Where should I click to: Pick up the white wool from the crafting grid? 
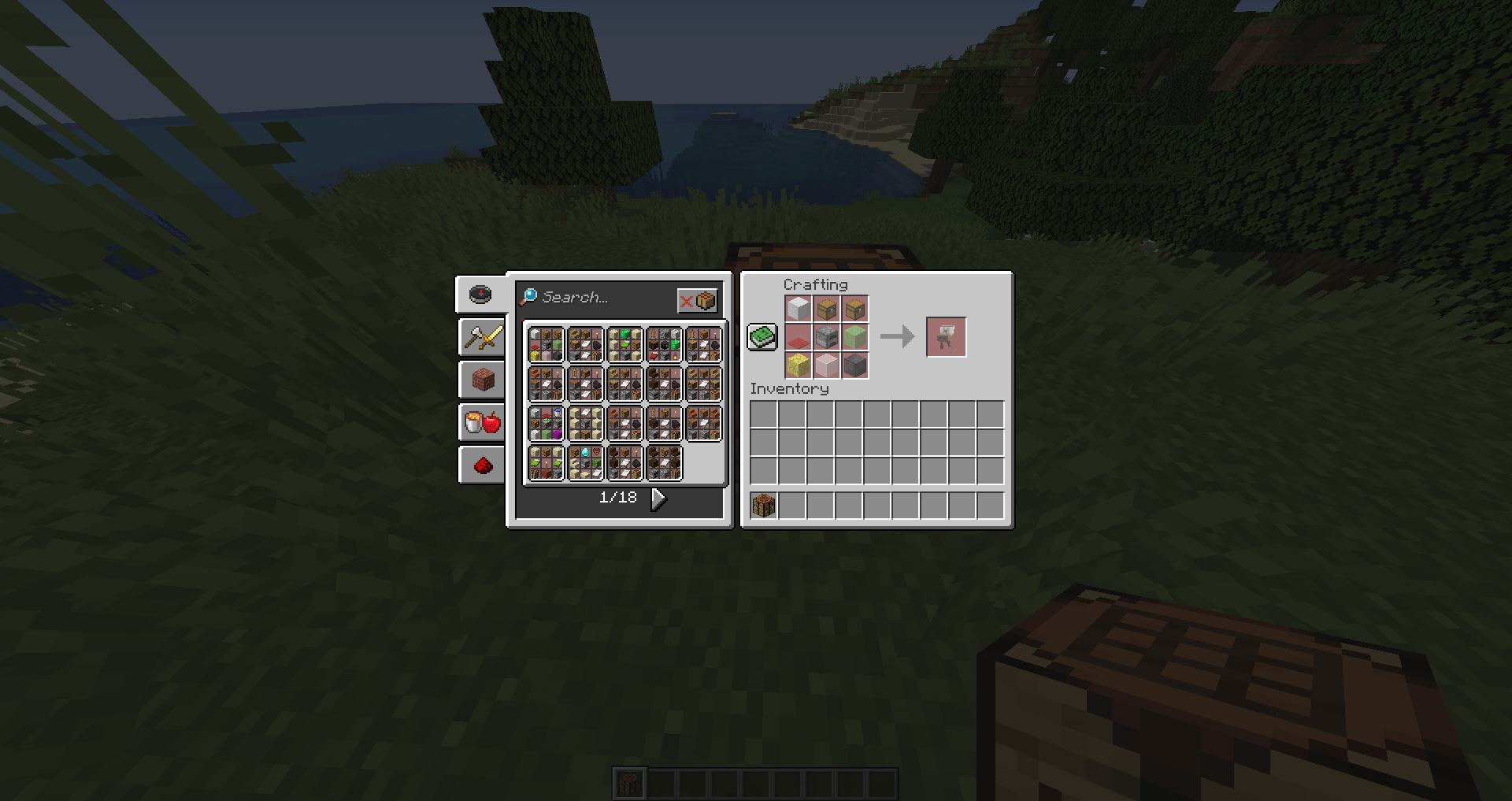799,309
